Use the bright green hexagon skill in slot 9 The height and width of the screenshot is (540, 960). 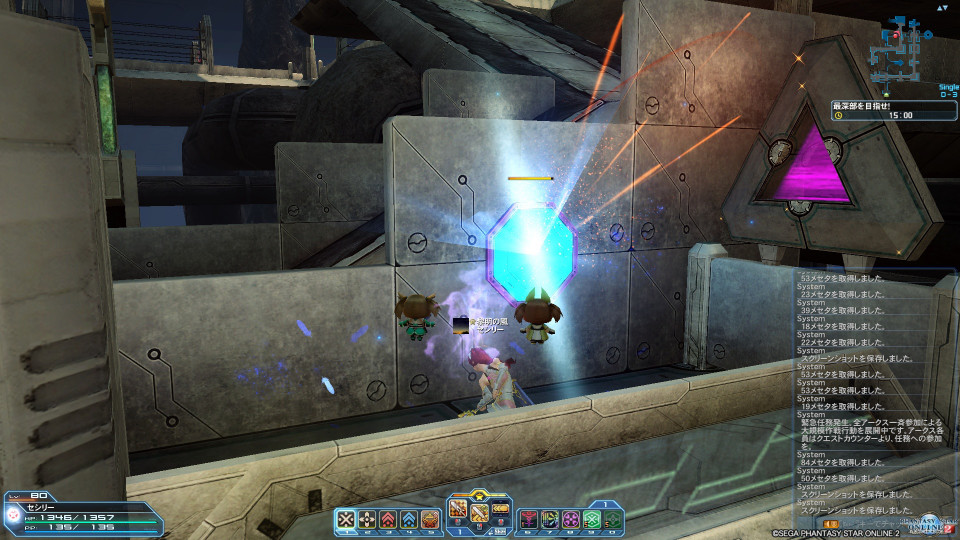point(592,519)
